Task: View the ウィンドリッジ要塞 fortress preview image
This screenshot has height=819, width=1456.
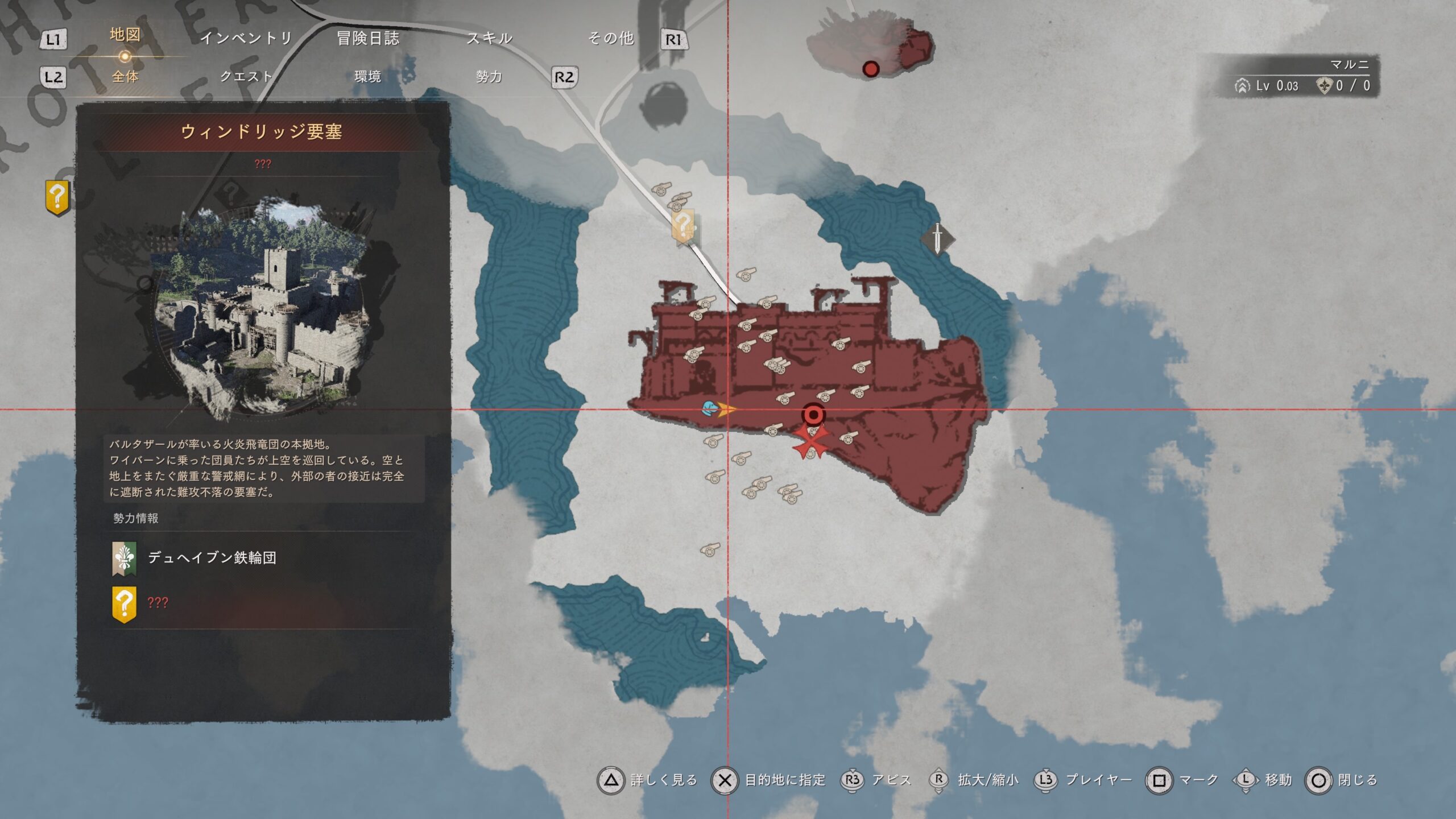Action: click(262, 307)
